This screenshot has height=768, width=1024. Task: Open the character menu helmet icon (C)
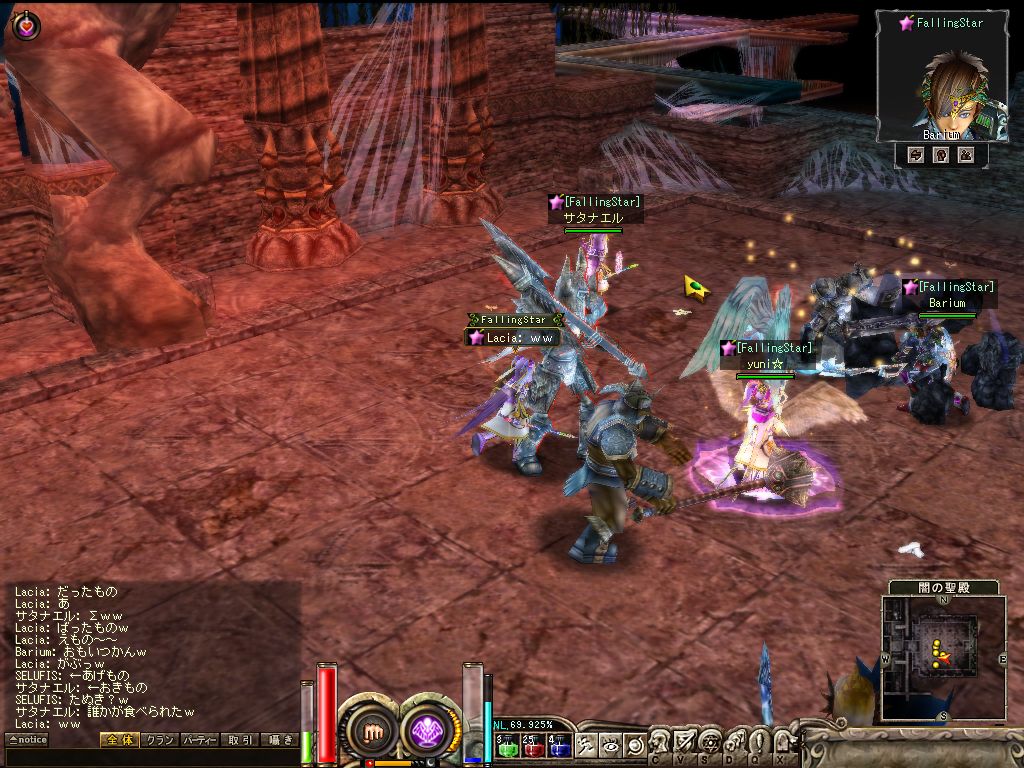[659, 742]
